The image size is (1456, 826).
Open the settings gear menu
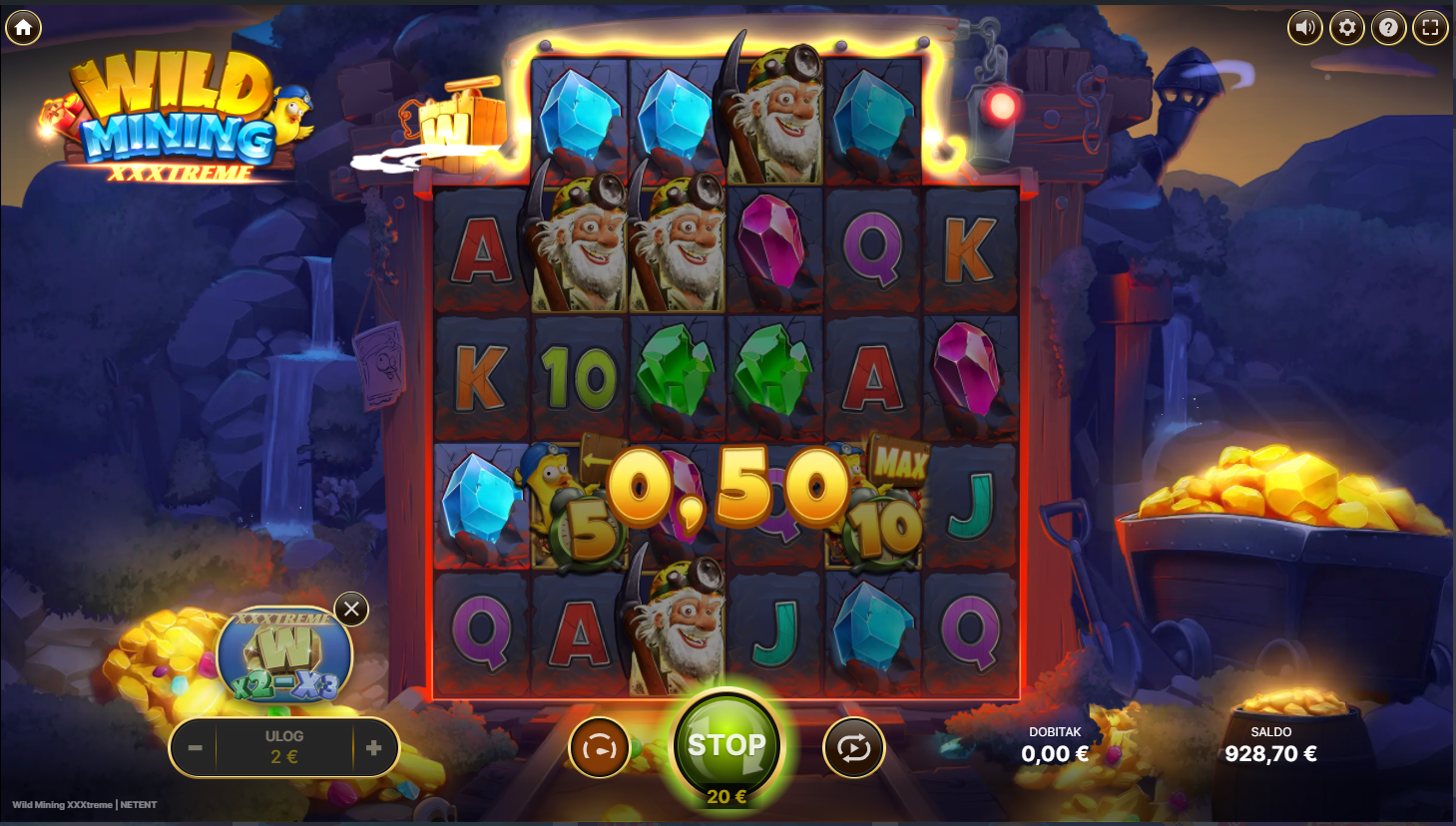click(x=1347, y=28)
